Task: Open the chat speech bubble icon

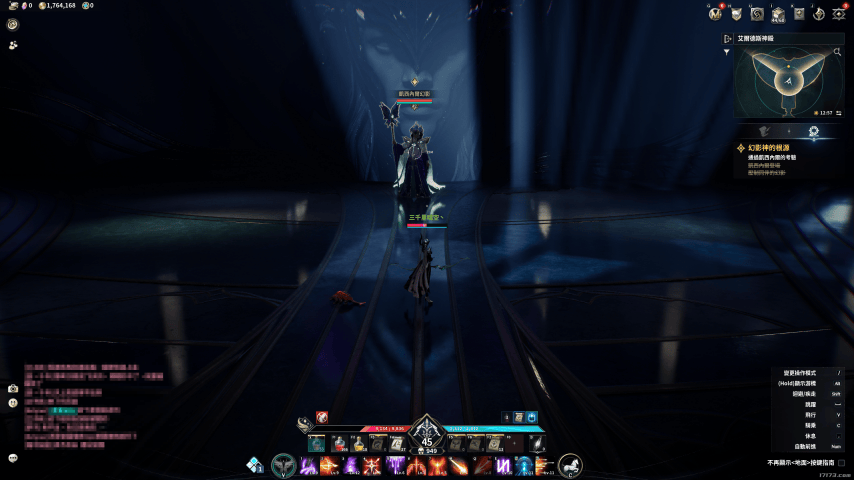Action: [13, 458]
